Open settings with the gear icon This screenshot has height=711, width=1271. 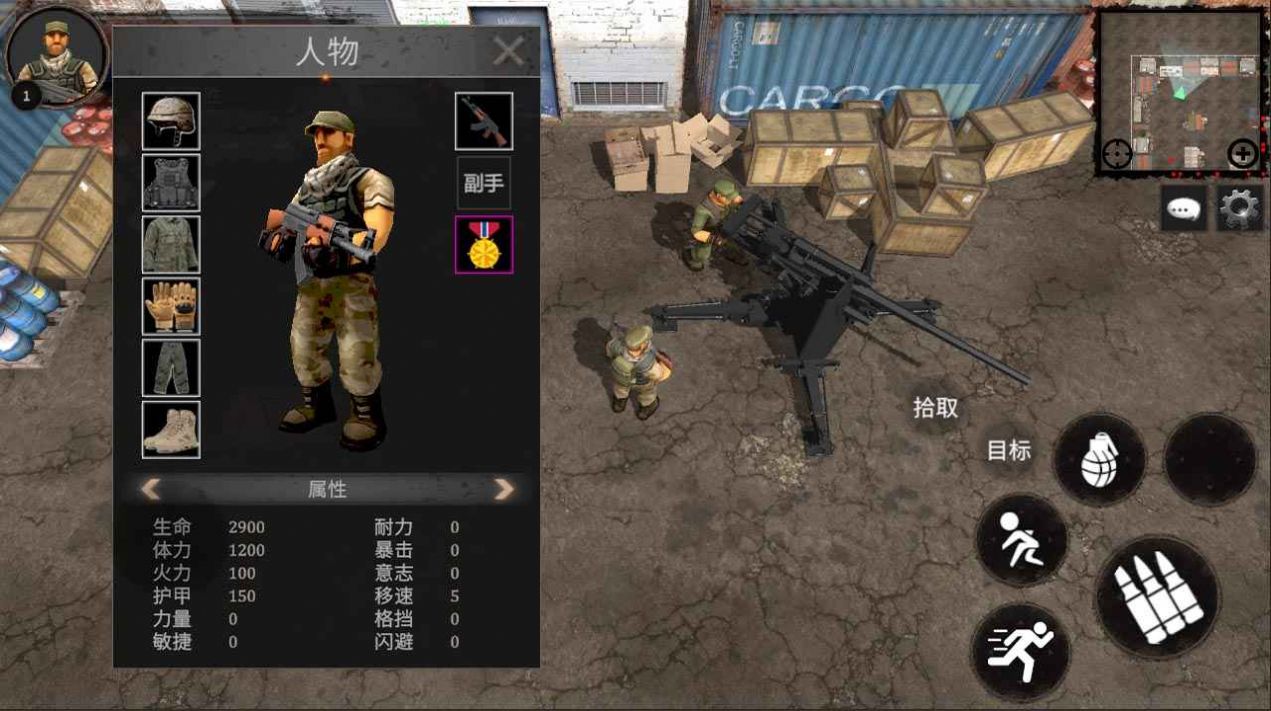[1240, 208]
